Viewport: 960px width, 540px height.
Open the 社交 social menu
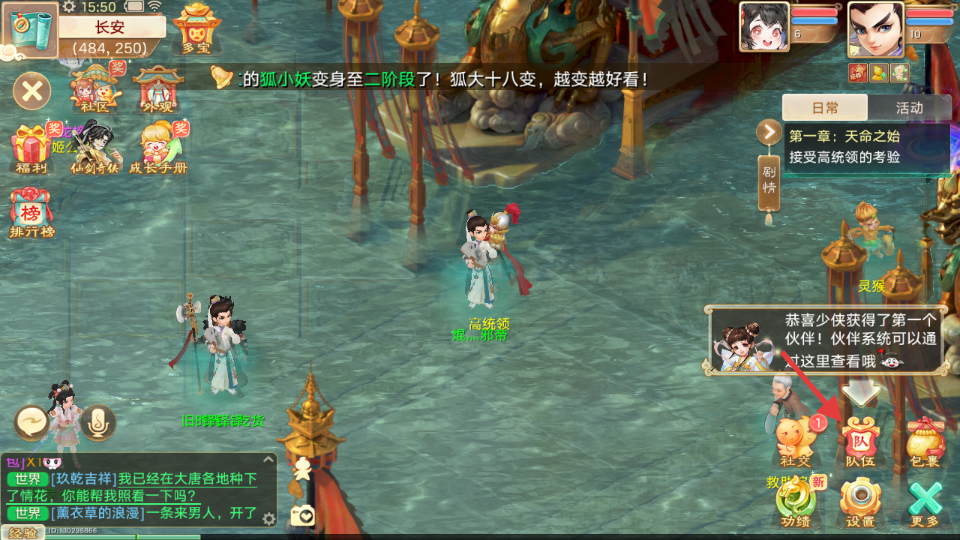797,441
